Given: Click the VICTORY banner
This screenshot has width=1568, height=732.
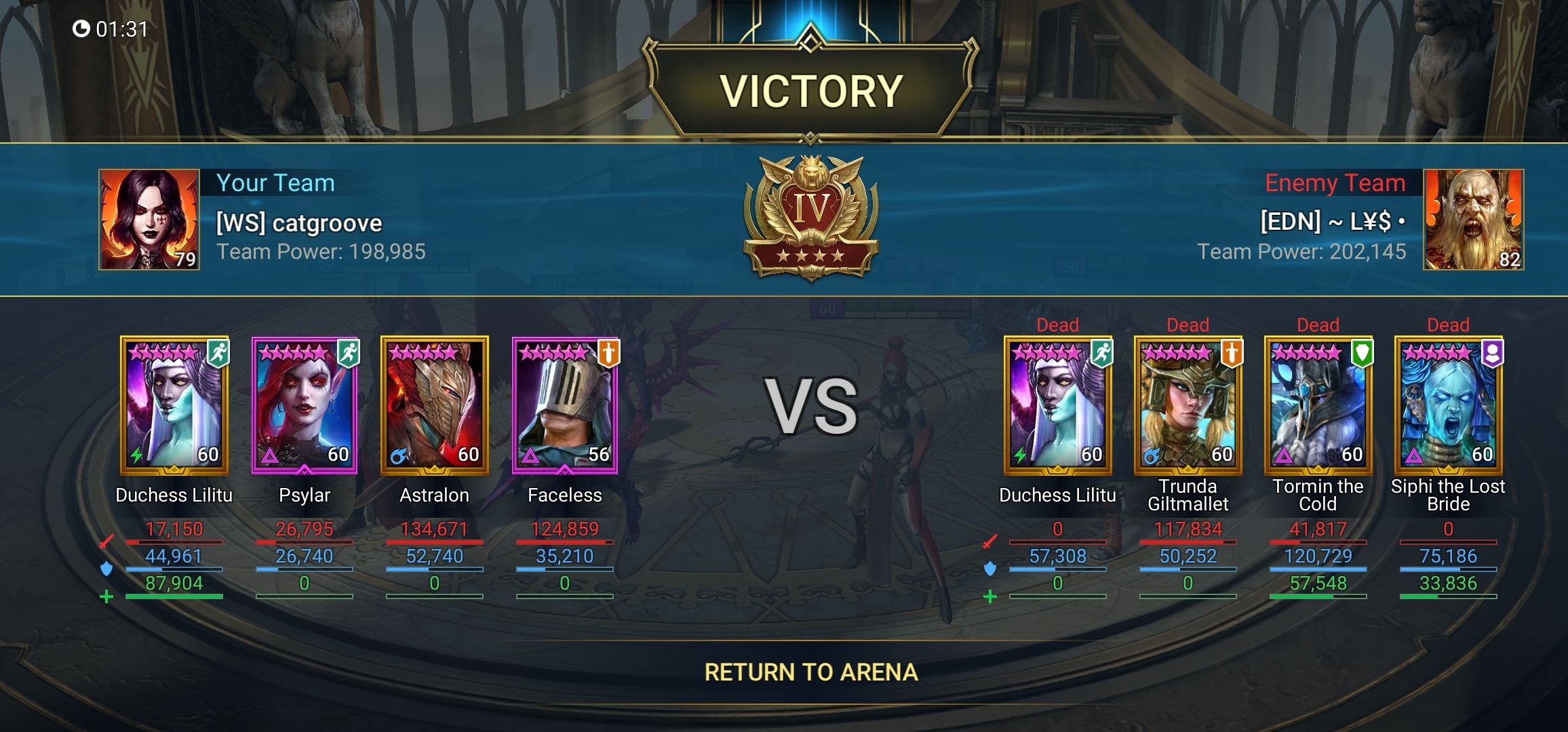Looking at the screenshot, I should click(809, 87).
